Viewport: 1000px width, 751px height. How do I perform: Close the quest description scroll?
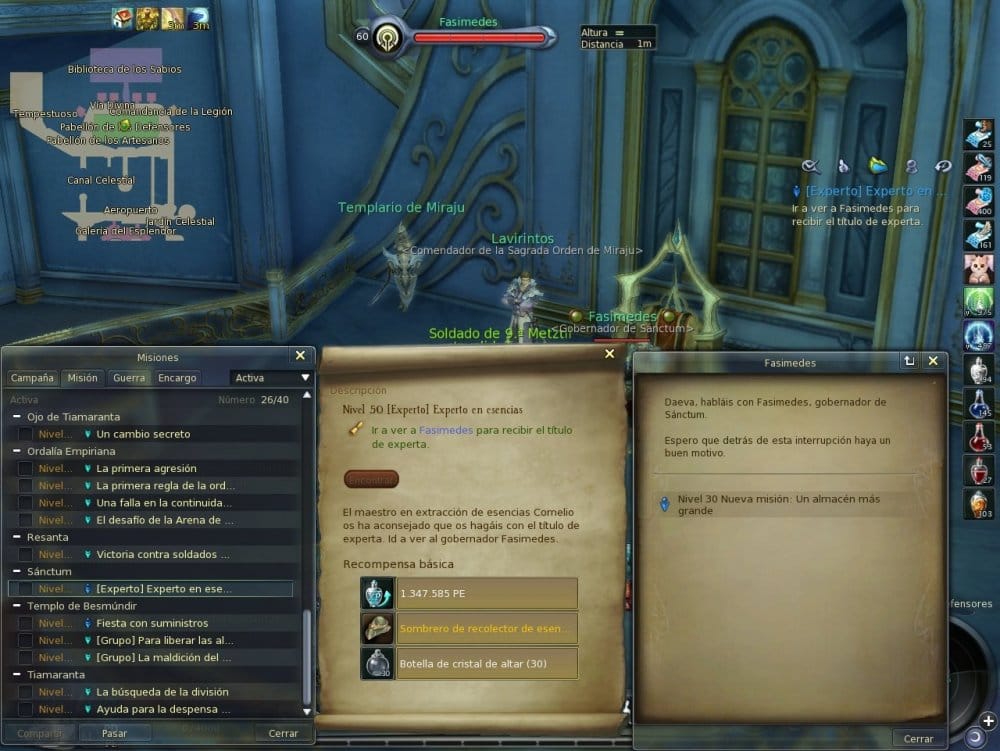coord(610,353)
